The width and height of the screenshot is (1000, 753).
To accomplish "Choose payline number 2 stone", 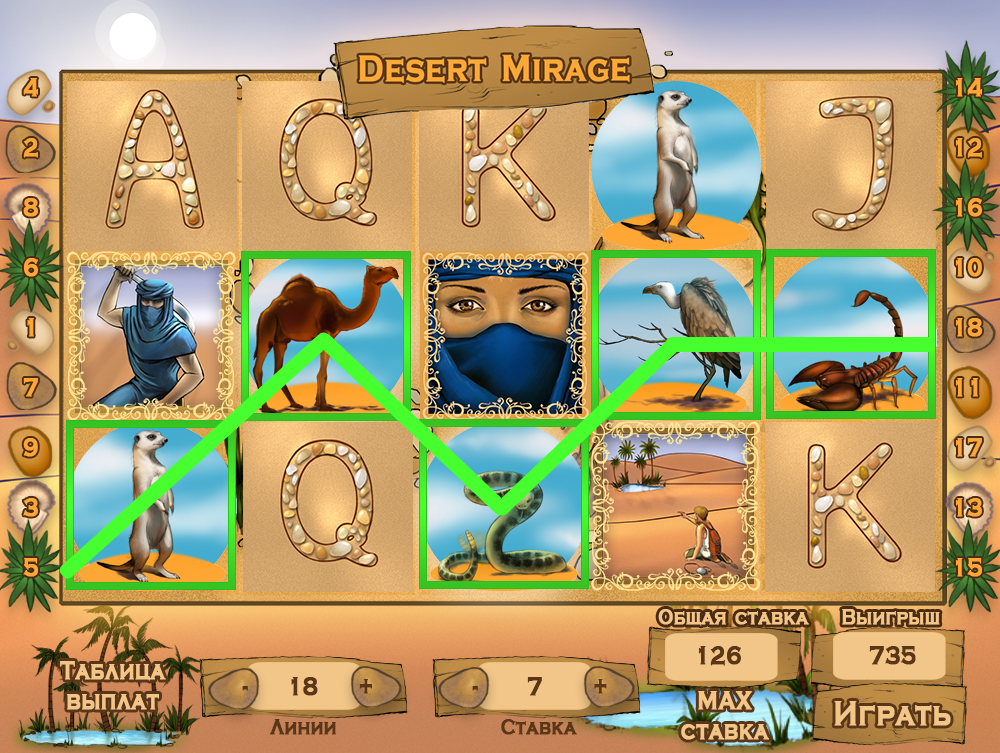I will tap(31, 149).
